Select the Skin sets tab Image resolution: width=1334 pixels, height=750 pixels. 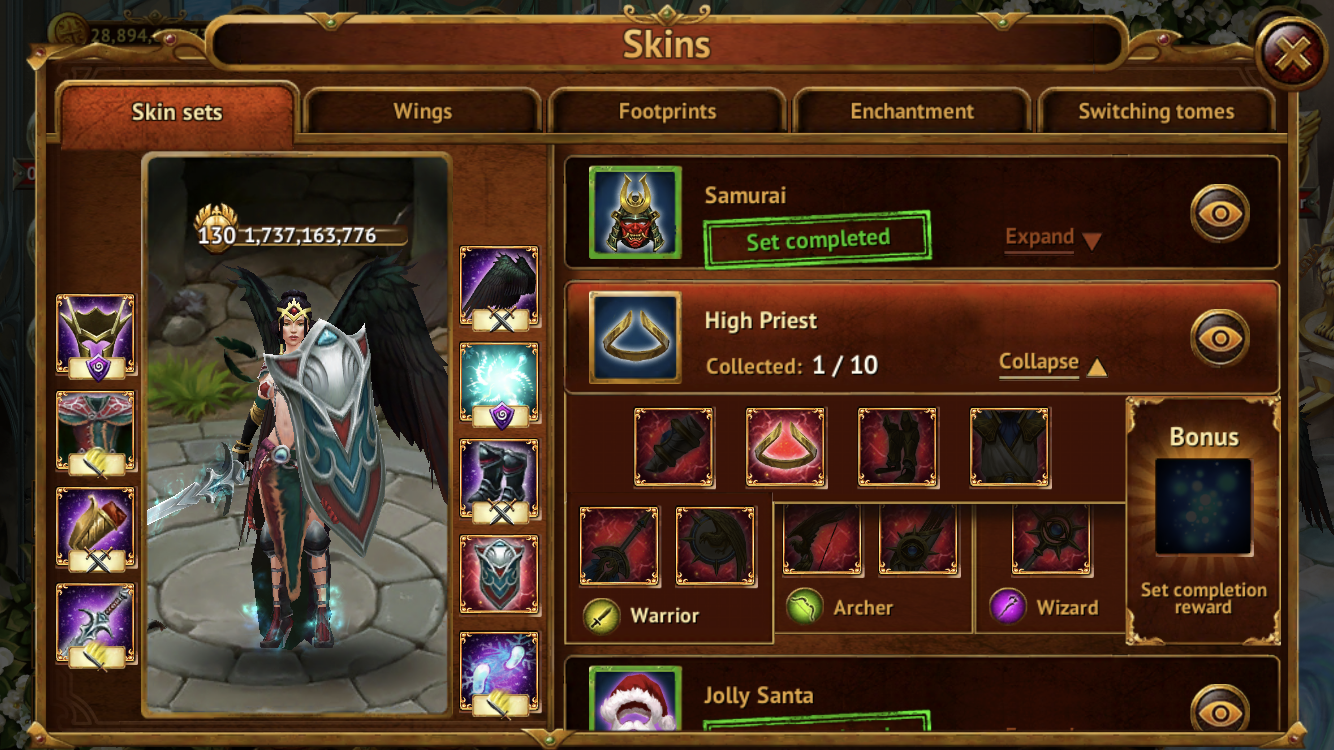click(177, 111)
